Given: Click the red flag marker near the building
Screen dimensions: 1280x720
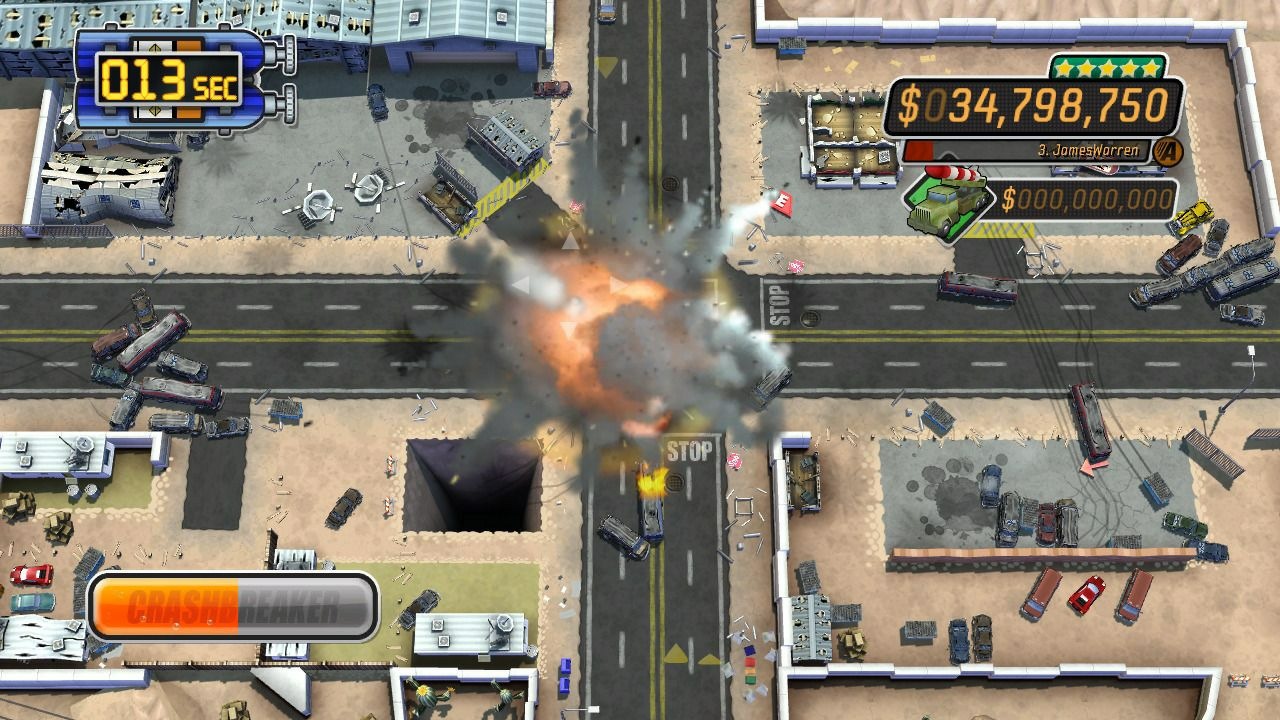Looking at the screenshot, I should pyautogui.click(x=781, y=206).
